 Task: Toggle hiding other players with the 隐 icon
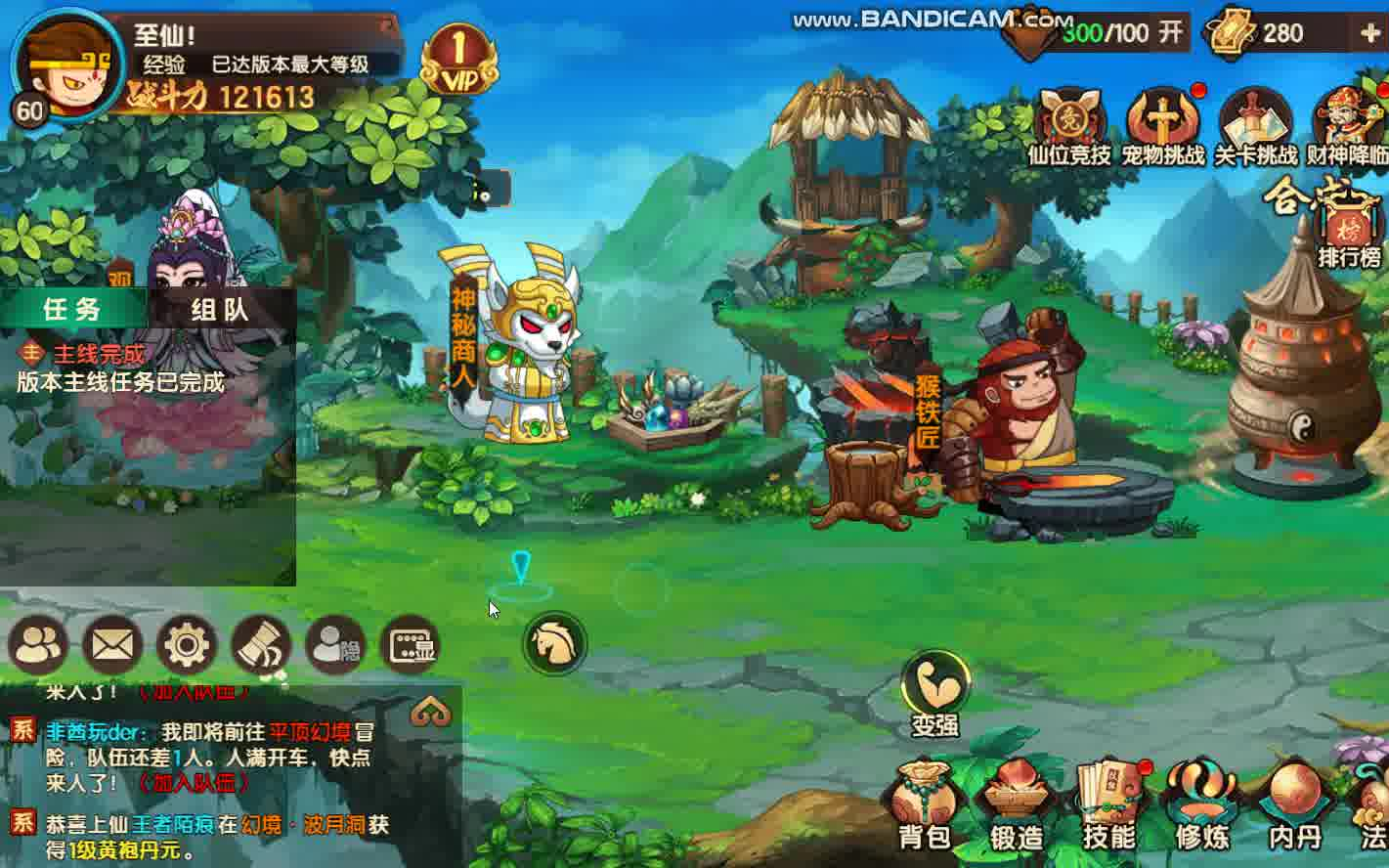[x=335, y=644]
